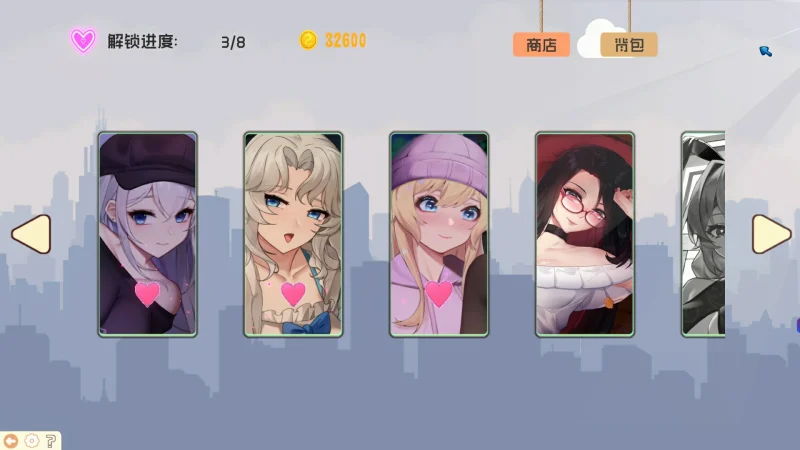Viewport: 800px width, 450px height.
Task: Click the orange back arrow icon
Action: 11,440
